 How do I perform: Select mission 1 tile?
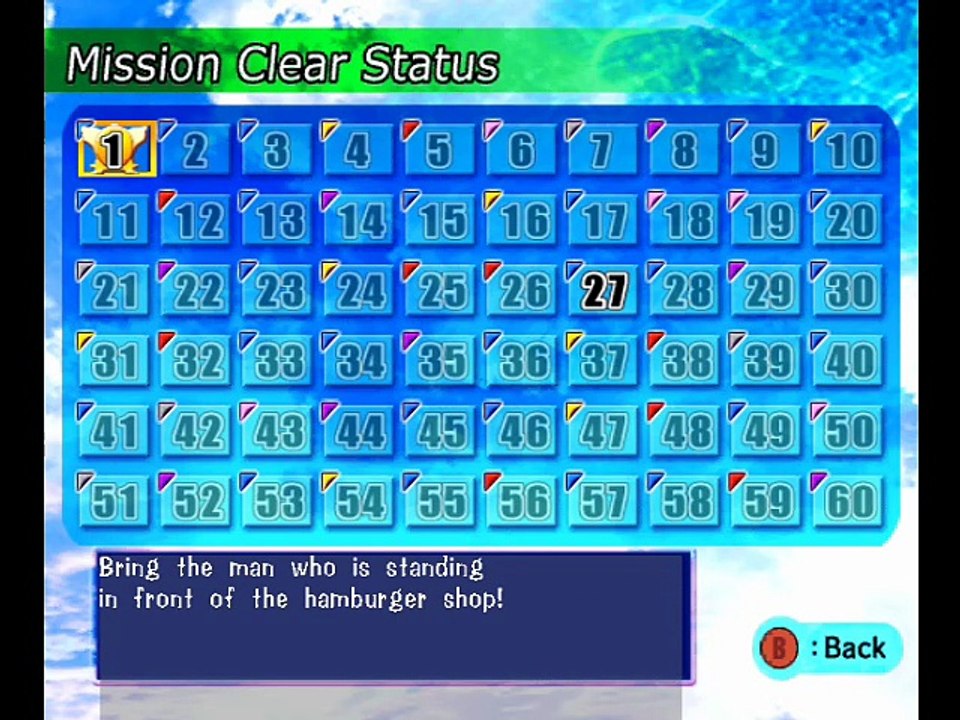pyautogui.click(x=115, y=150)
